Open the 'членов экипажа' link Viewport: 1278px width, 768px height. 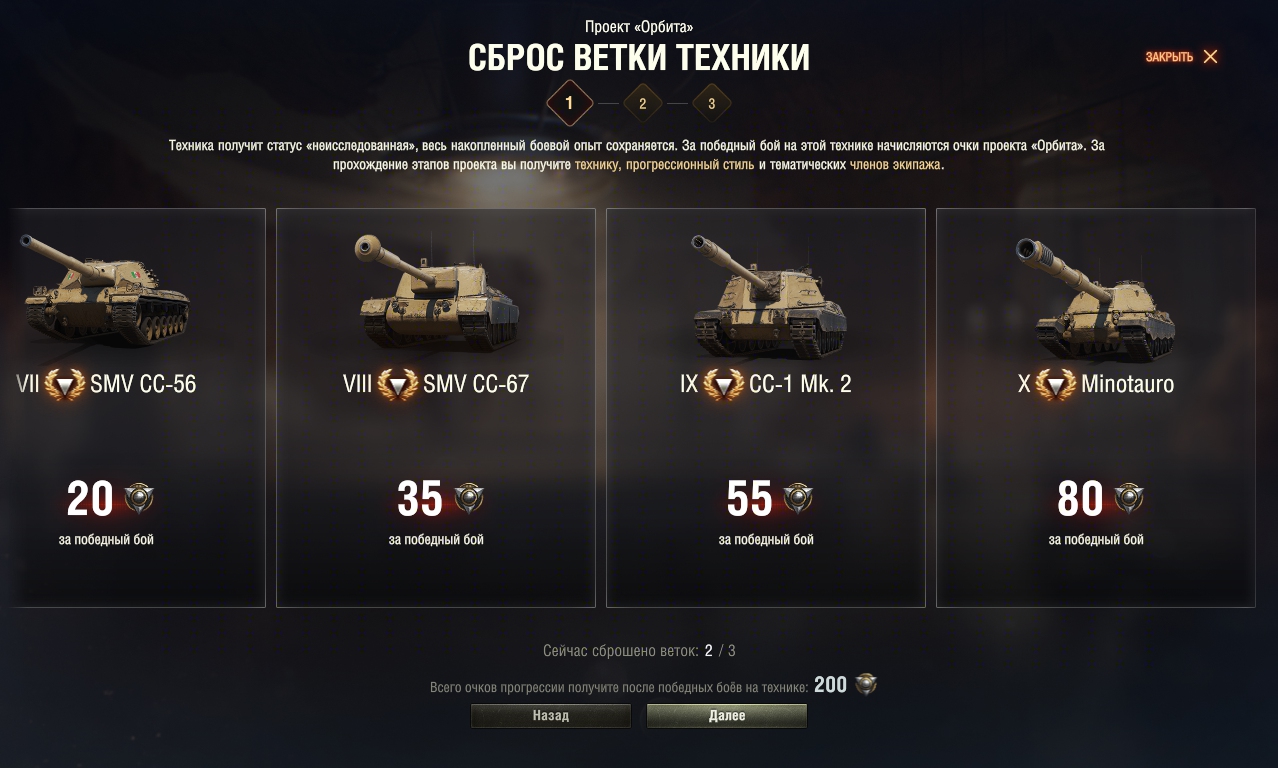coord(894,165)
